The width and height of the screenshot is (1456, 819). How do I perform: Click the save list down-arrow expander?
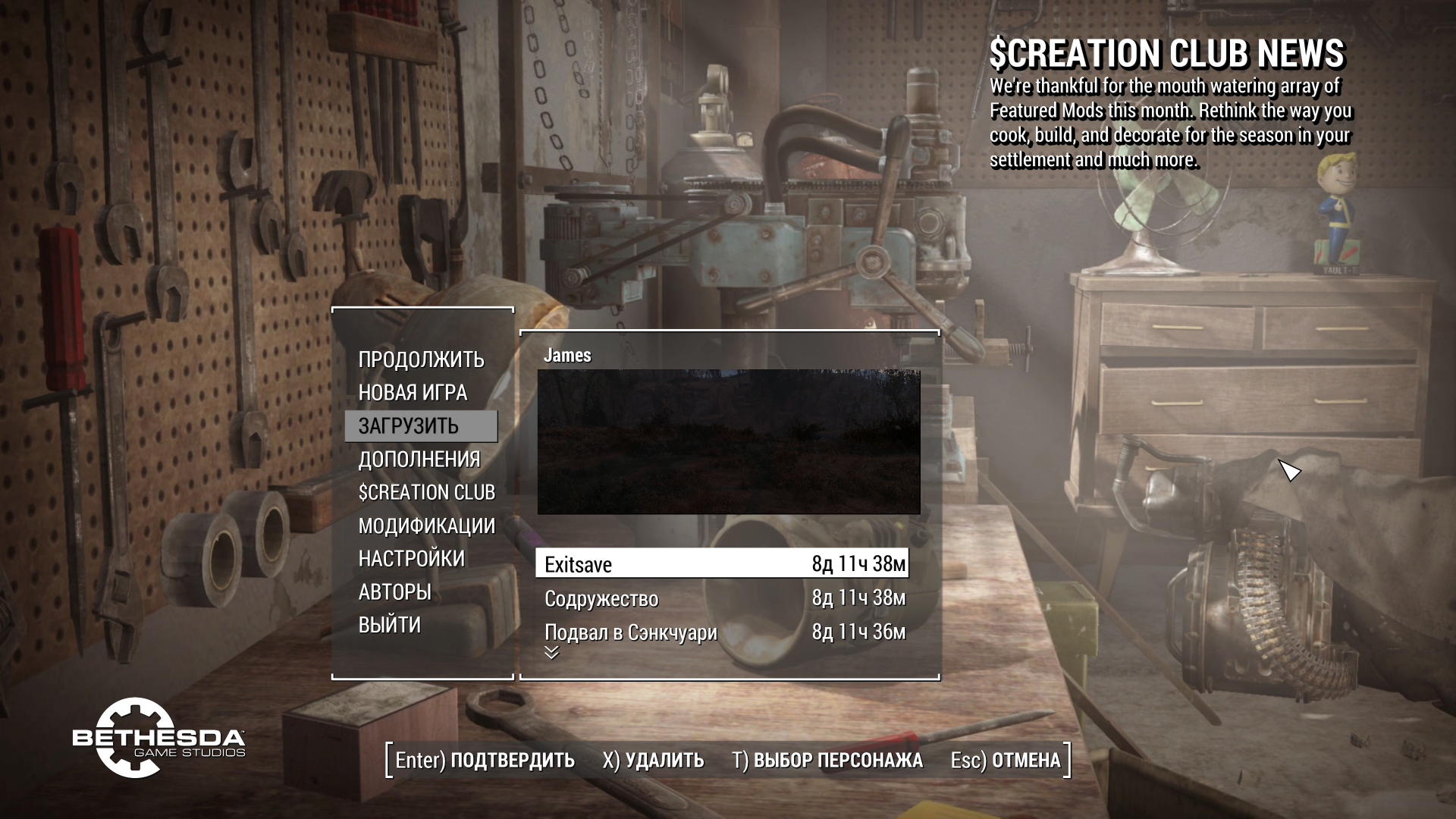[551, 653]
